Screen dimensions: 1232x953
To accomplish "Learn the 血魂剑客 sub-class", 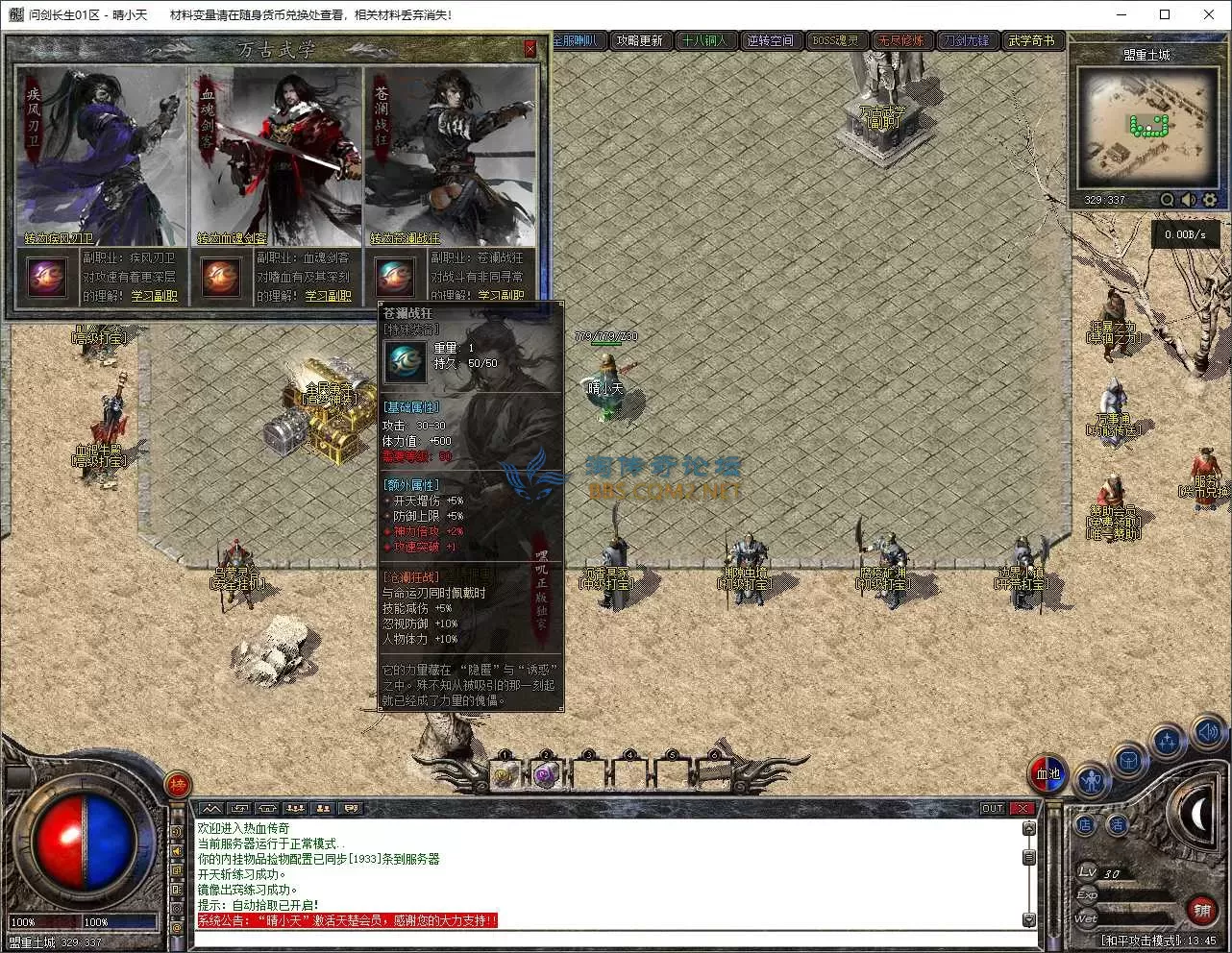I will 328,296.
